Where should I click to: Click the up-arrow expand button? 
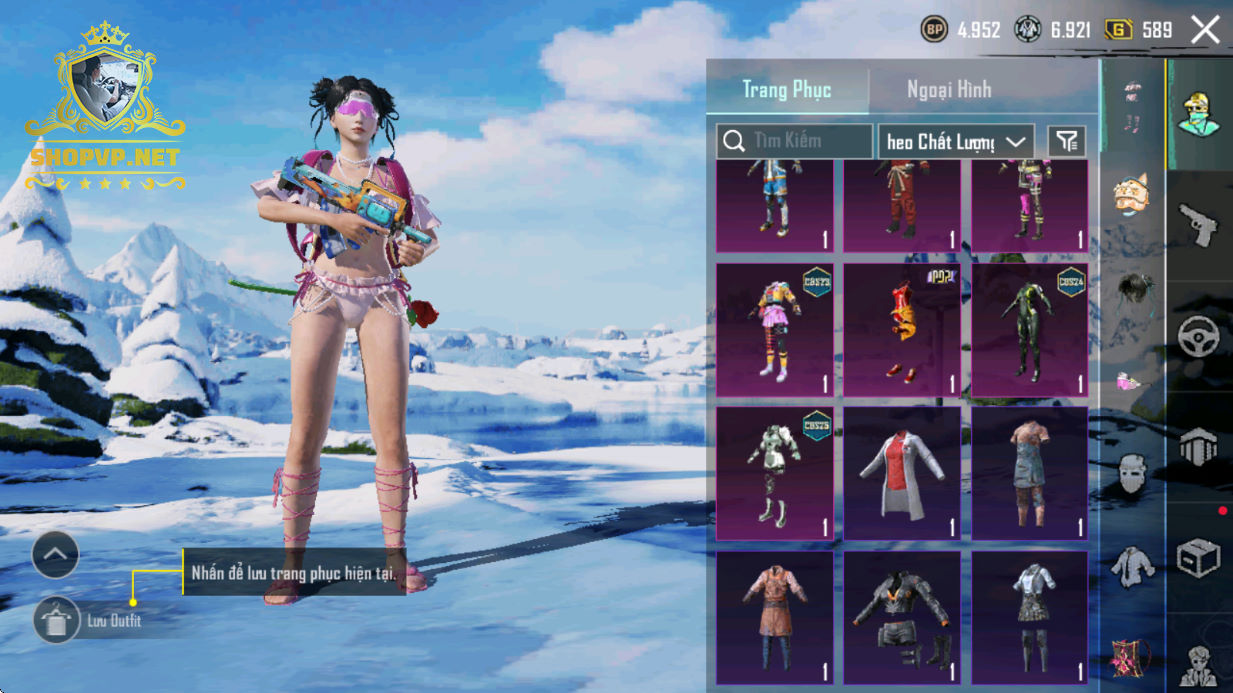(55, 554)
